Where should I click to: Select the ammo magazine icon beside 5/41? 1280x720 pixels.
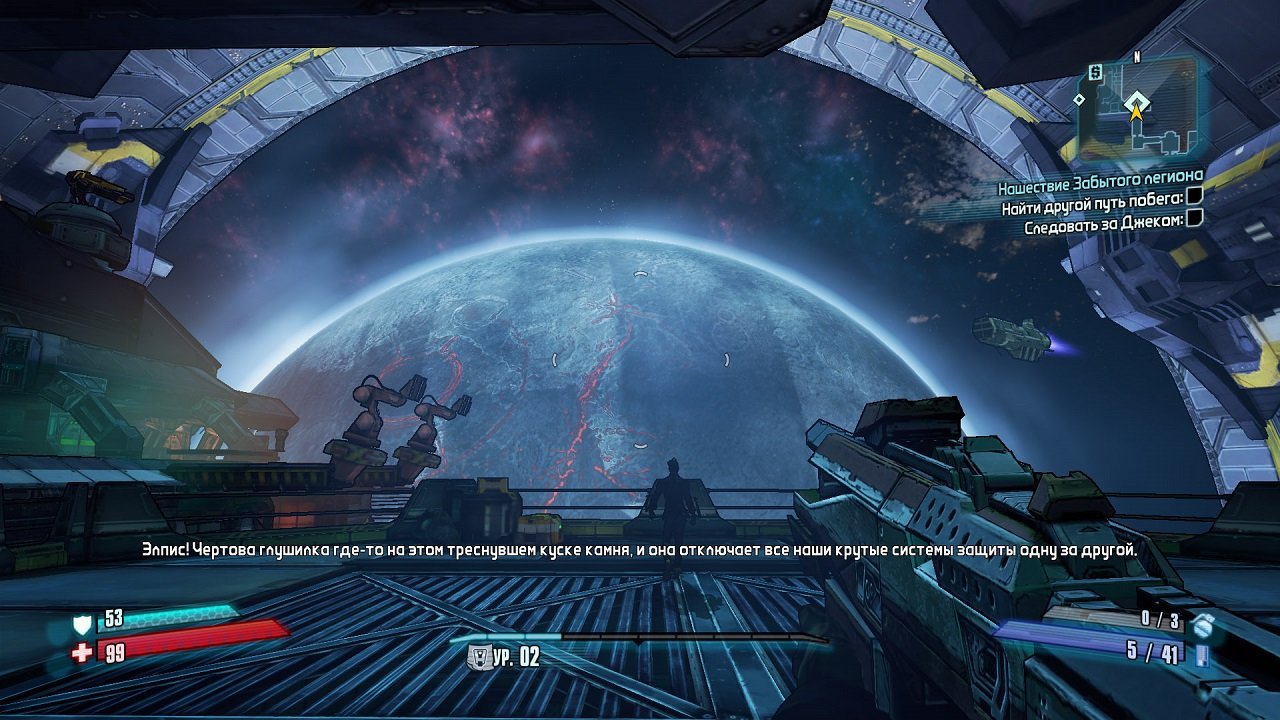pos(1202,656)
